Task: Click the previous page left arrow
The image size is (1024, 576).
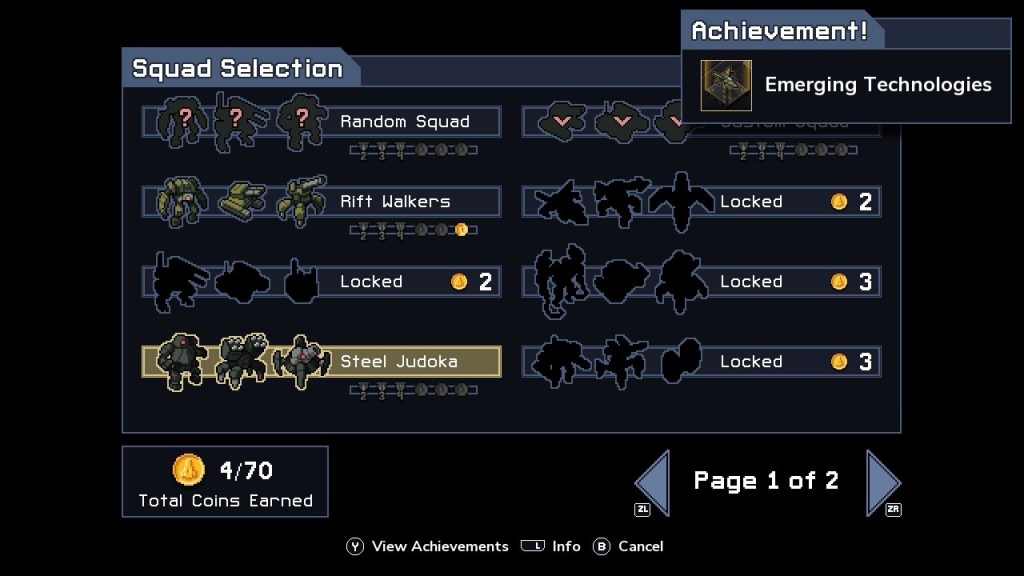Action: click(x=652, y=482)
